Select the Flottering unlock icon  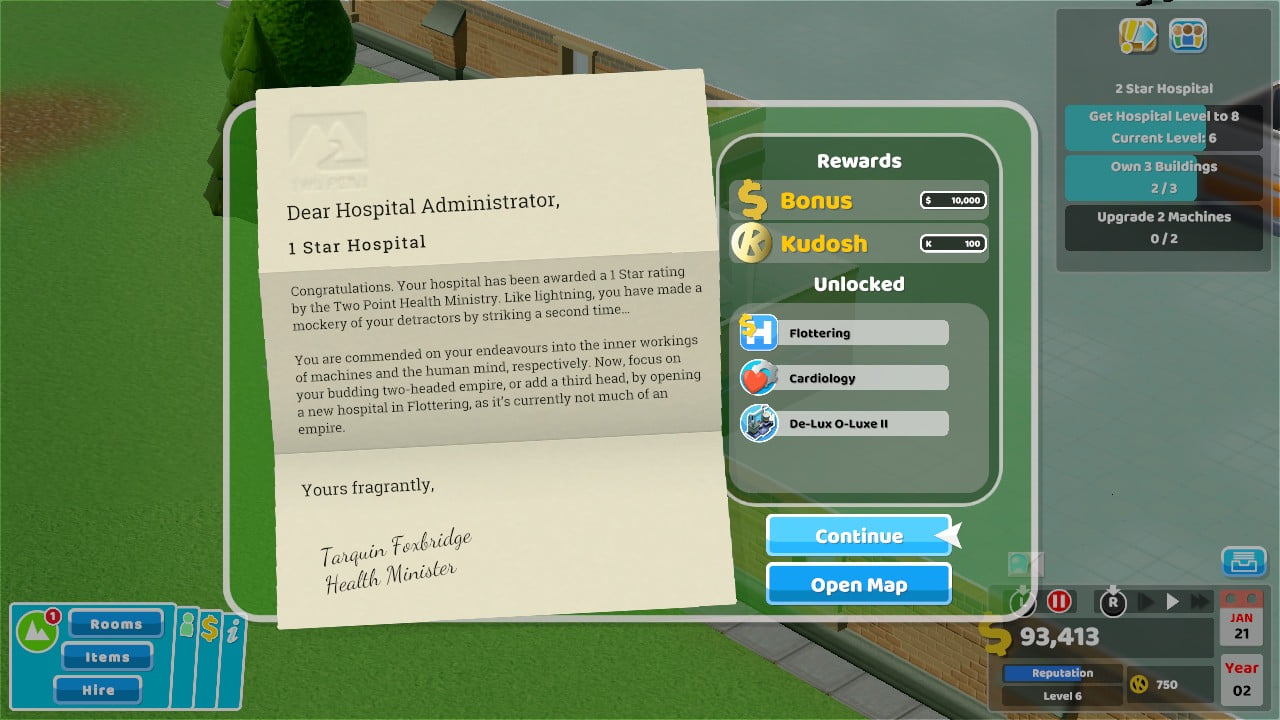coord(757,332)
